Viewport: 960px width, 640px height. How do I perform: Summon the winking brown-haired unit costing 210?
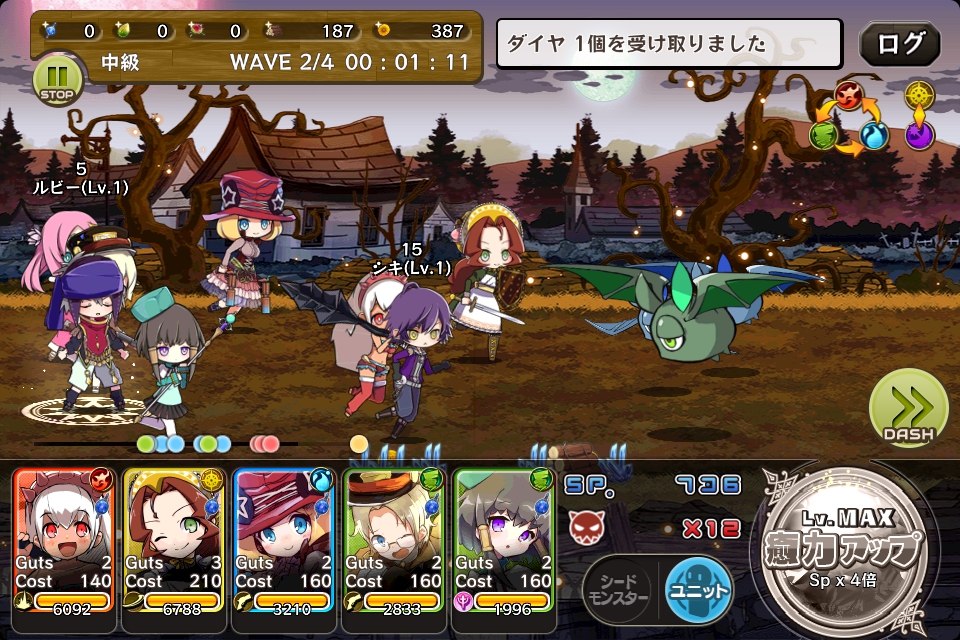click(172, 538)
